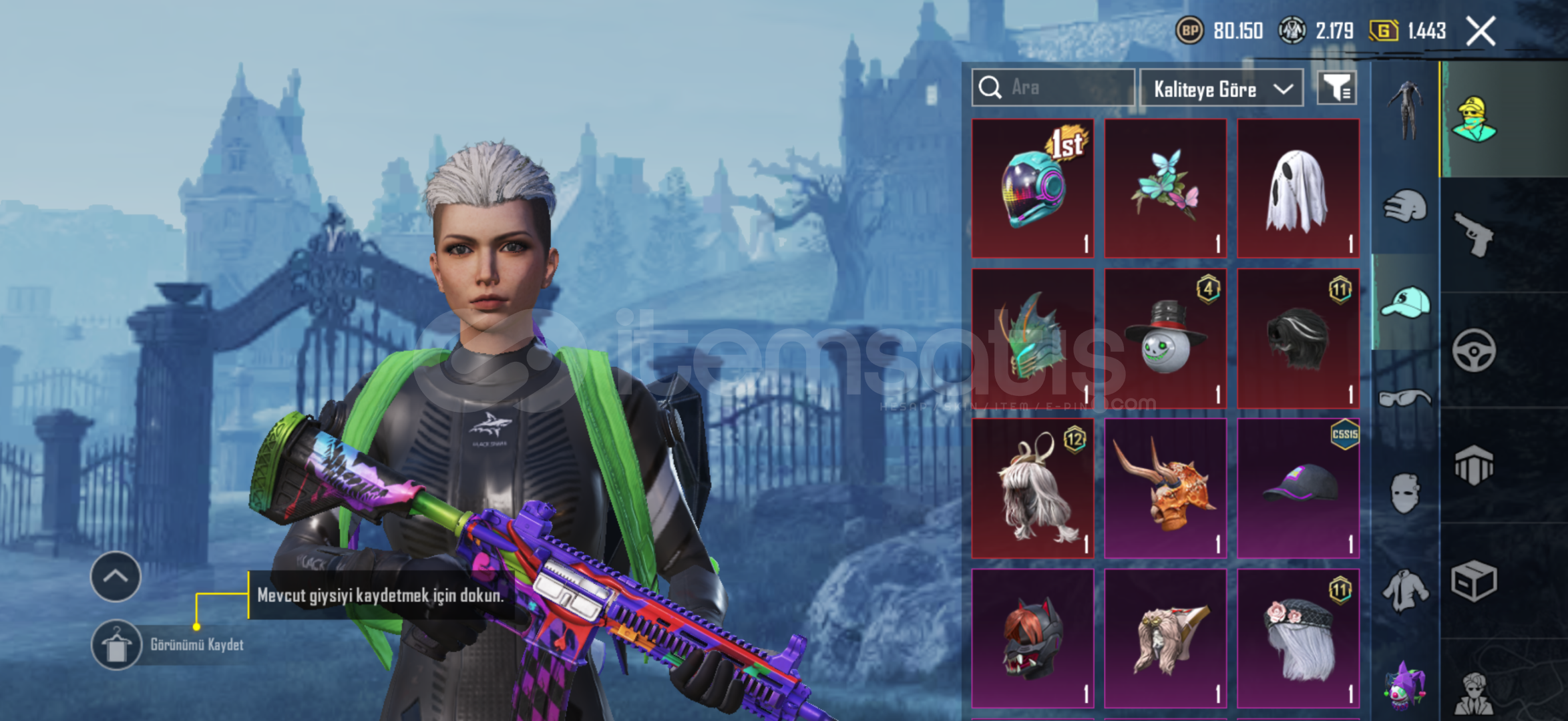Viewport: 1568px width, 721px height.
Task: Select the white ghost sheet headwear
Action: pos(1298,188)
